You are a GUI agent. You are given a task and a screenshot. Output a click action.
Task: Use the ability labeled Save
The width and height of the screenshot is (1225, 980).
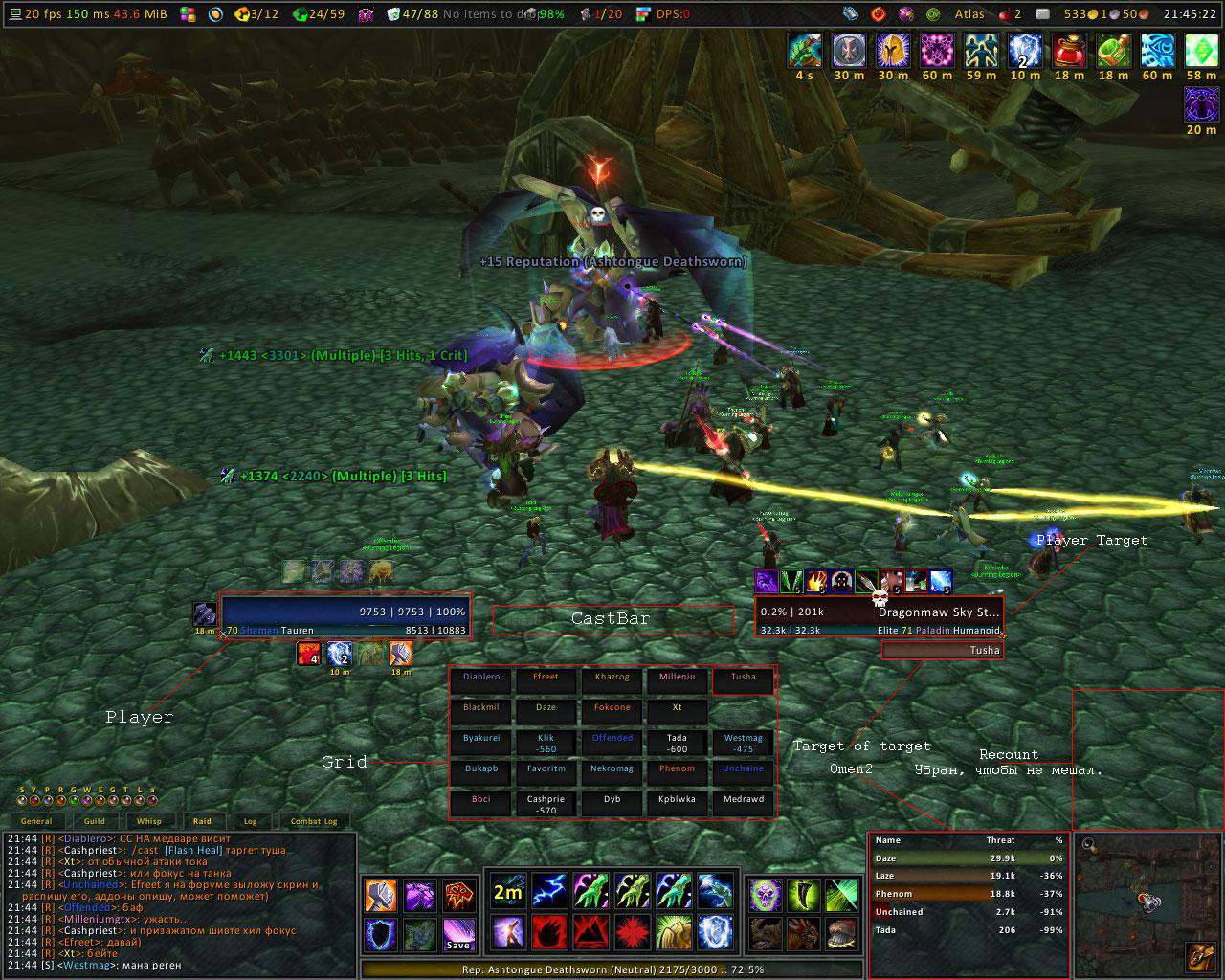tap(457, 933)
